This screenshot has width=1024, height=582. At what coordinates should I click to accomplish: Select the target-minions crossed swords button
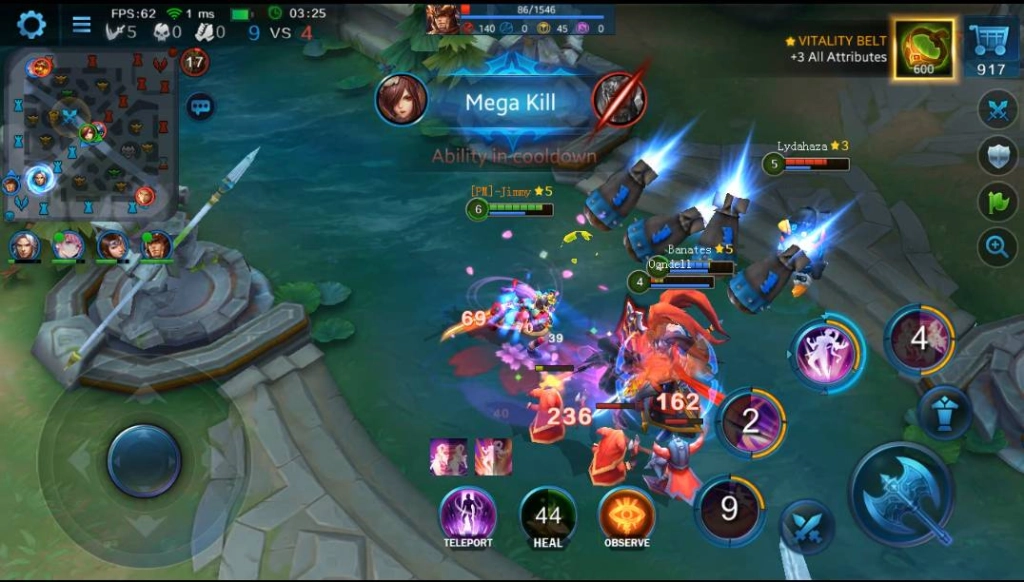[x=806, y=526]
